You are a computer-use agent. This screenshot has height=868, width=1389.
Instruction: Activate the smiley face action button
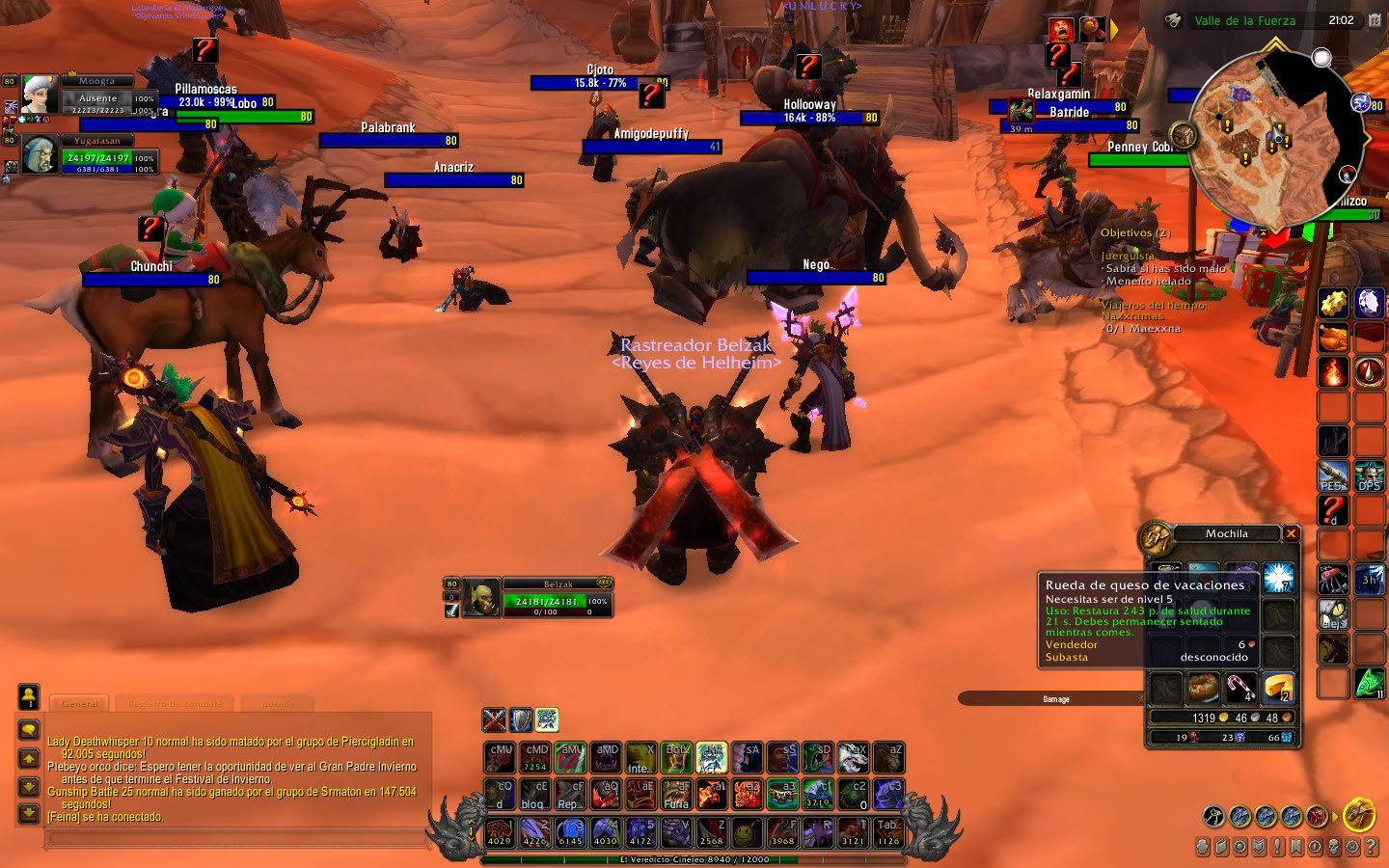[746, 831]
